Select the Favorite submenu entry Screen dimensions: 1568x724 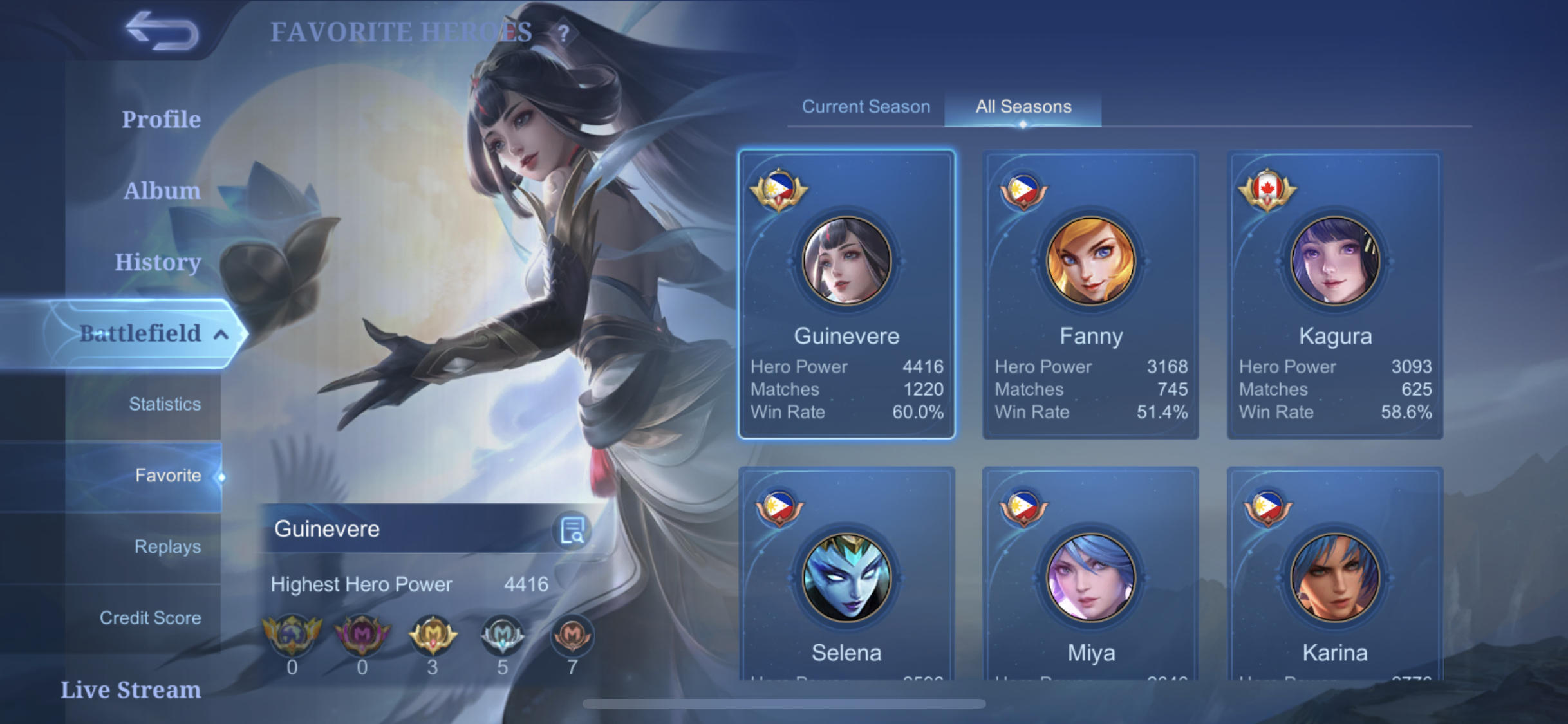point(167,476)
